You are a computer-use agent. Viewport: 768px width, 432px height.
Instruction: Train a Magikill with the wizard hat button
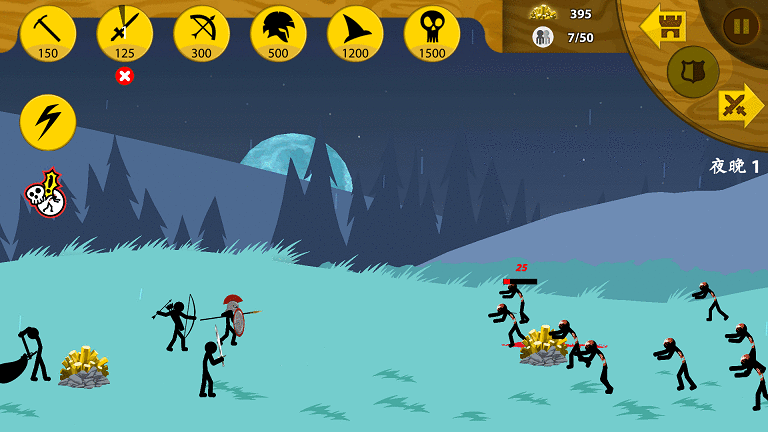(x=355, y=32)
